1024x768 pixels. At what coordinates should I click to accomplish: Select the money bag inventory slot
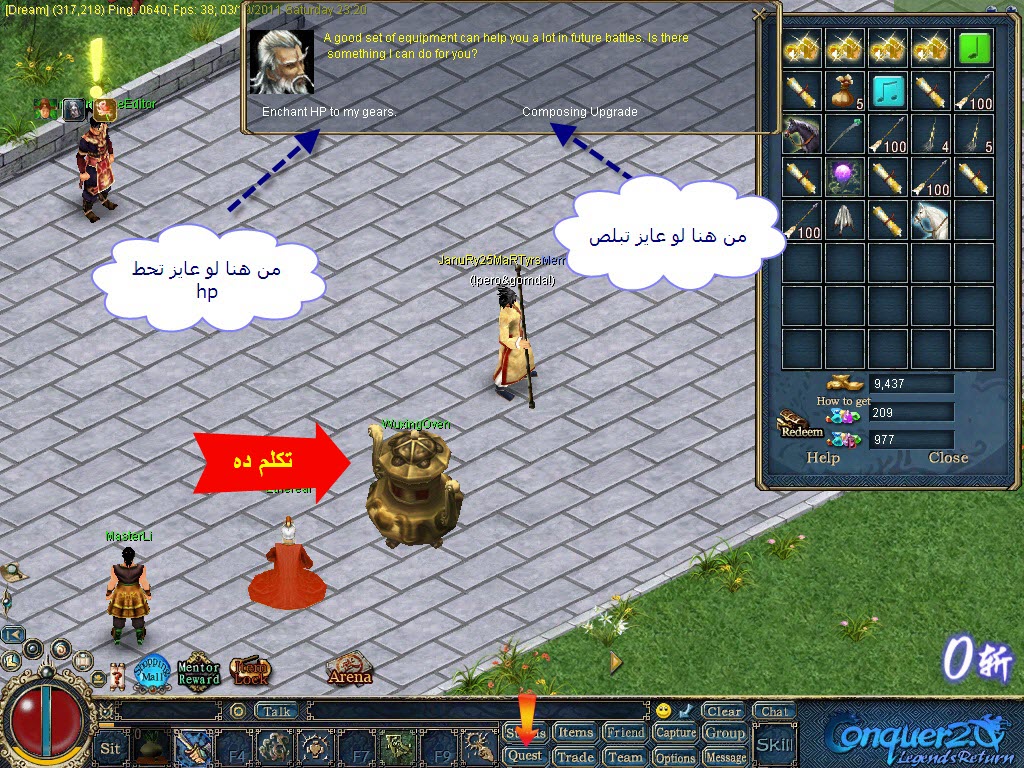[x=845, y=91]
